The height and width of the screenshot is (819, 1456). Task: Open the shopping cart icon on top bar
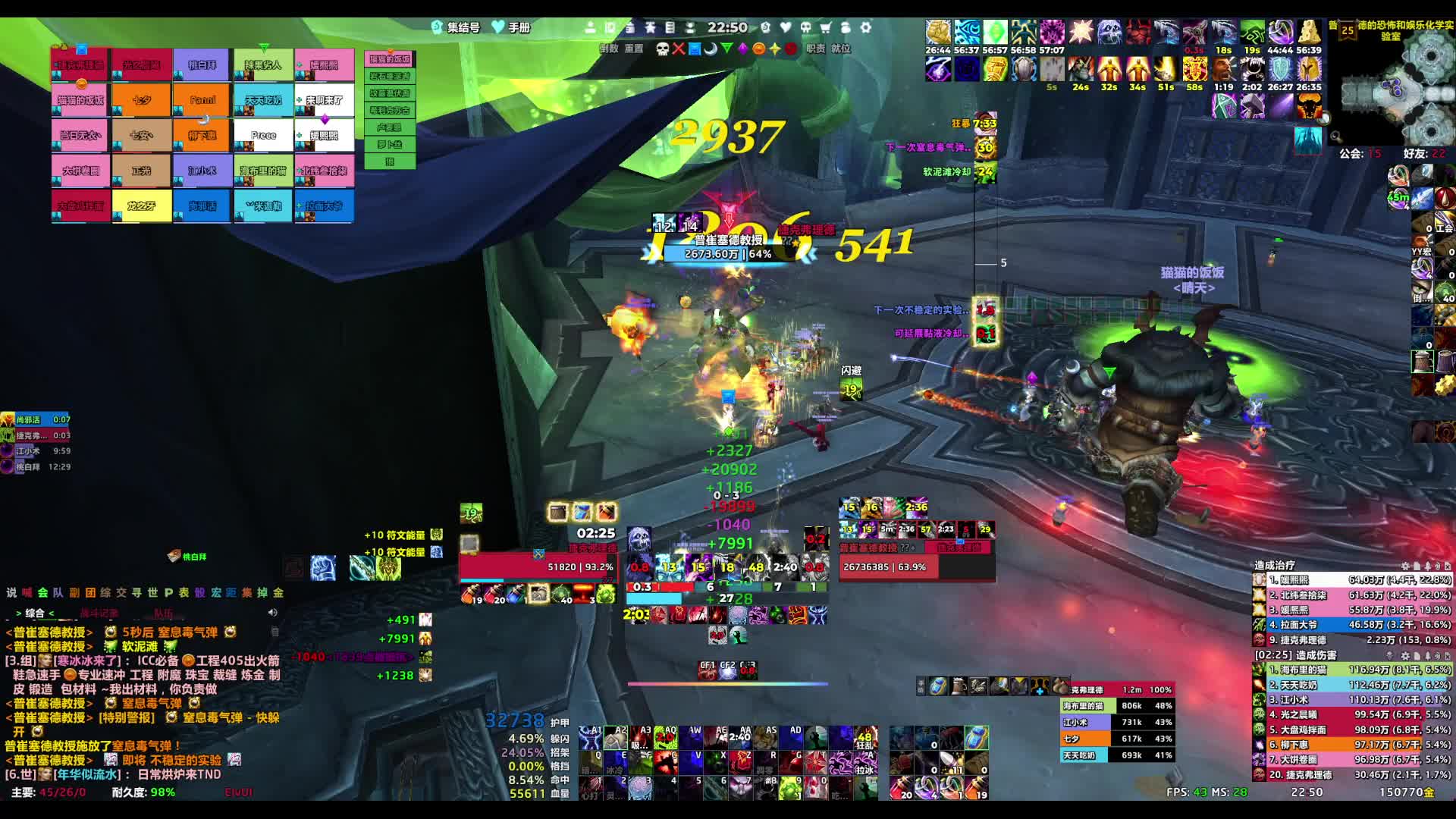(x=826, y=28)
